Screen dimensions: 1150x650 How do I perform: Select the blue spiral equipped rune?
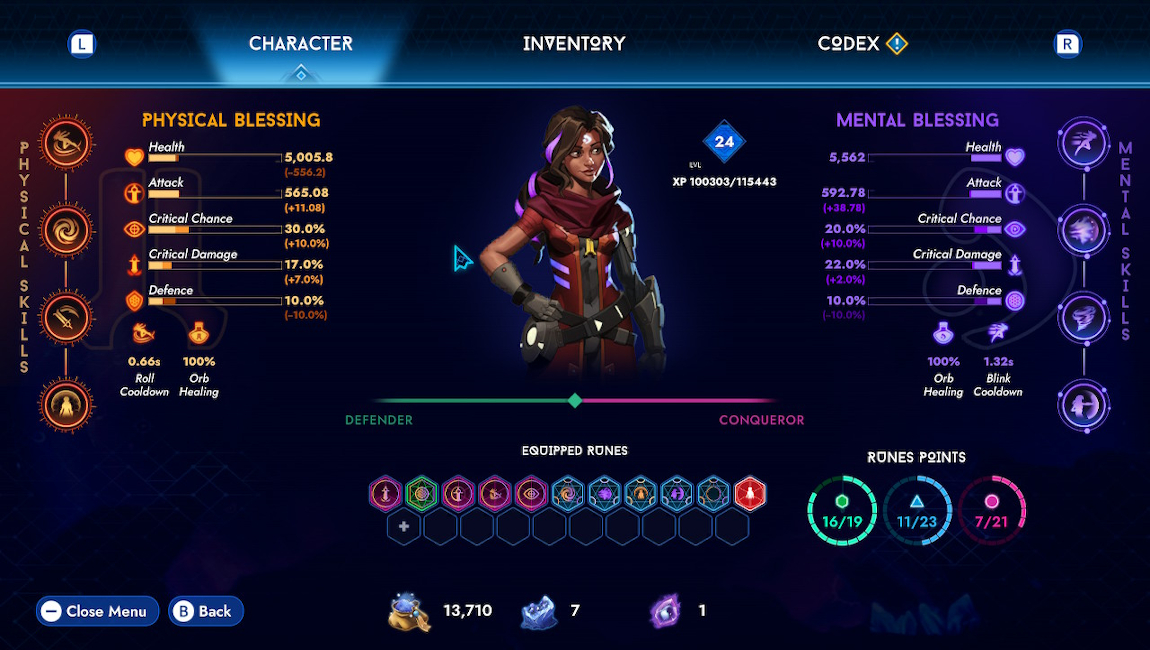[567, 493]
